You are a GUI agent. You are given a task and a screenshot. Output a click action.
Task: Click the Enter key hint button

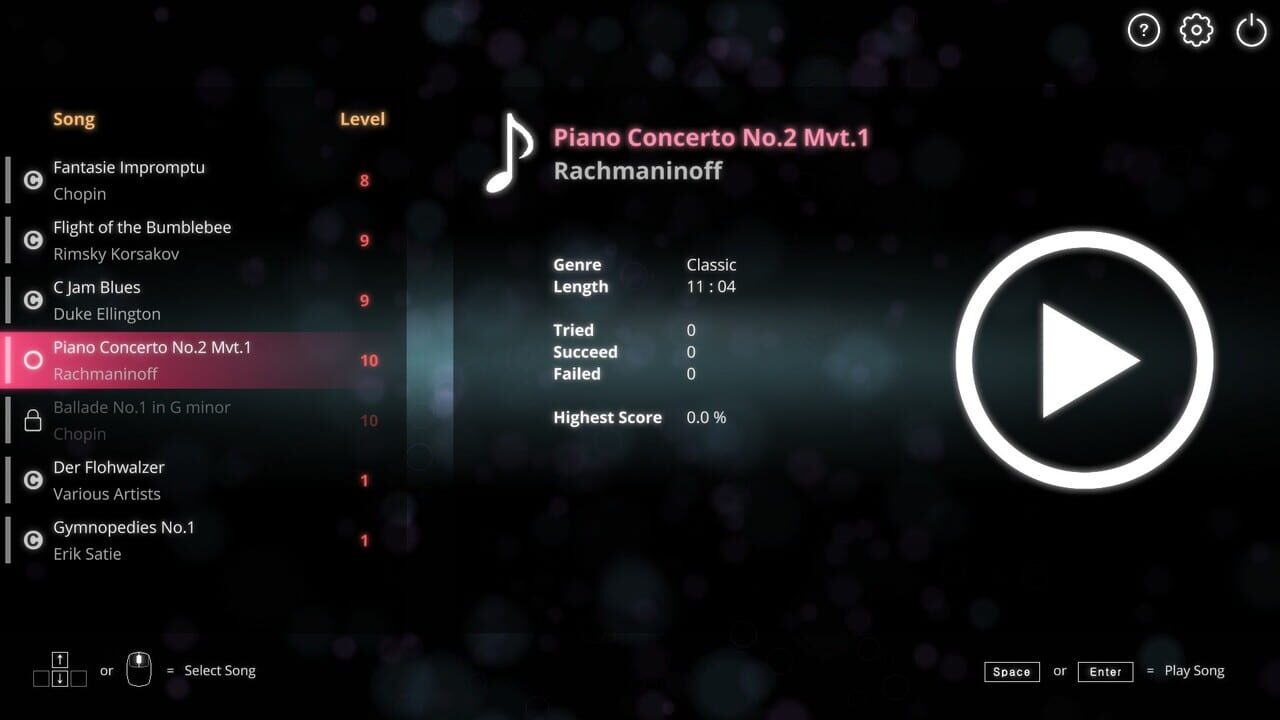pos(1105,671)
